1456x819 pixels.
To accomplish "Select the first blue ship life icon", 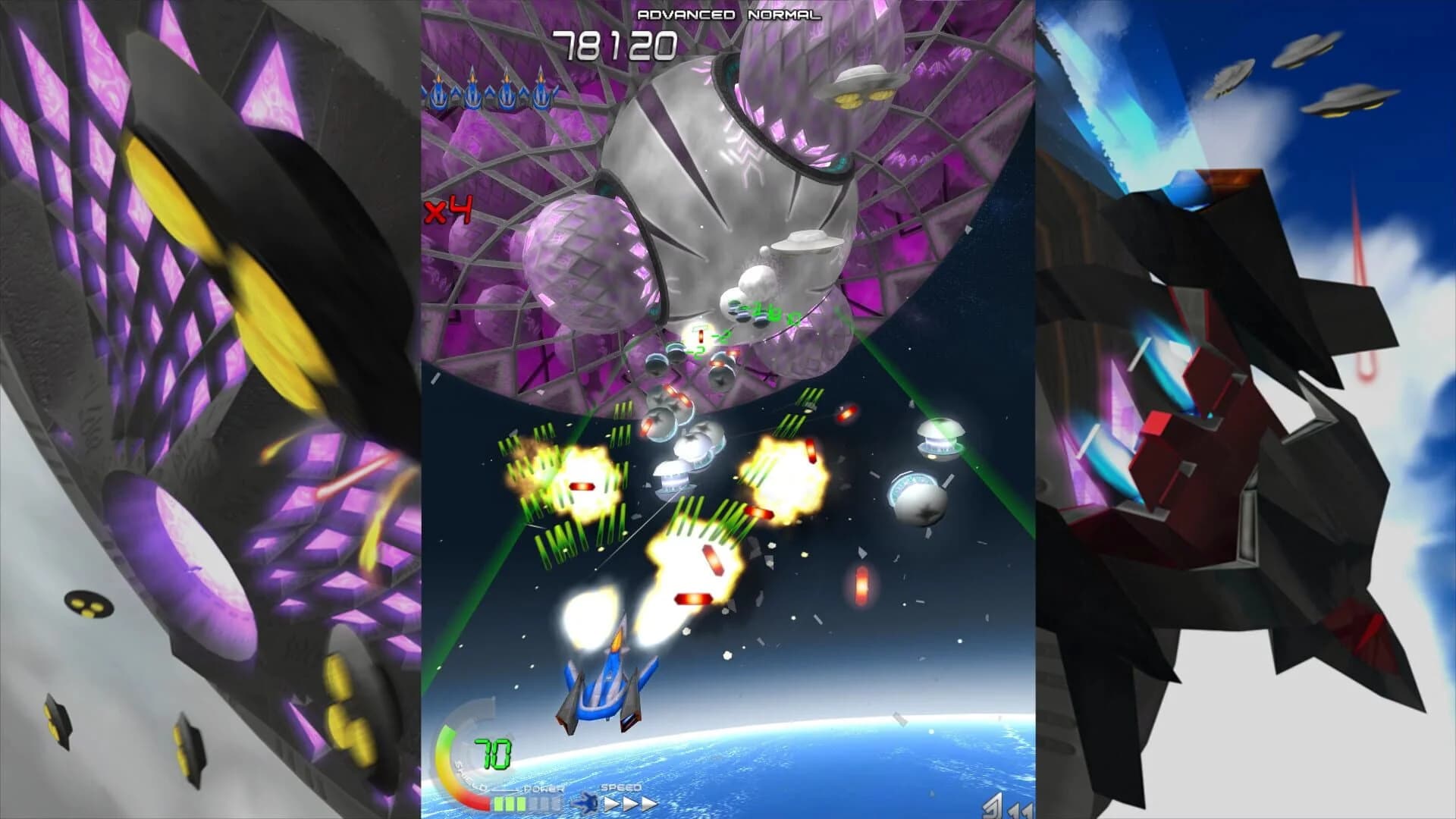I will click(438, 93).
